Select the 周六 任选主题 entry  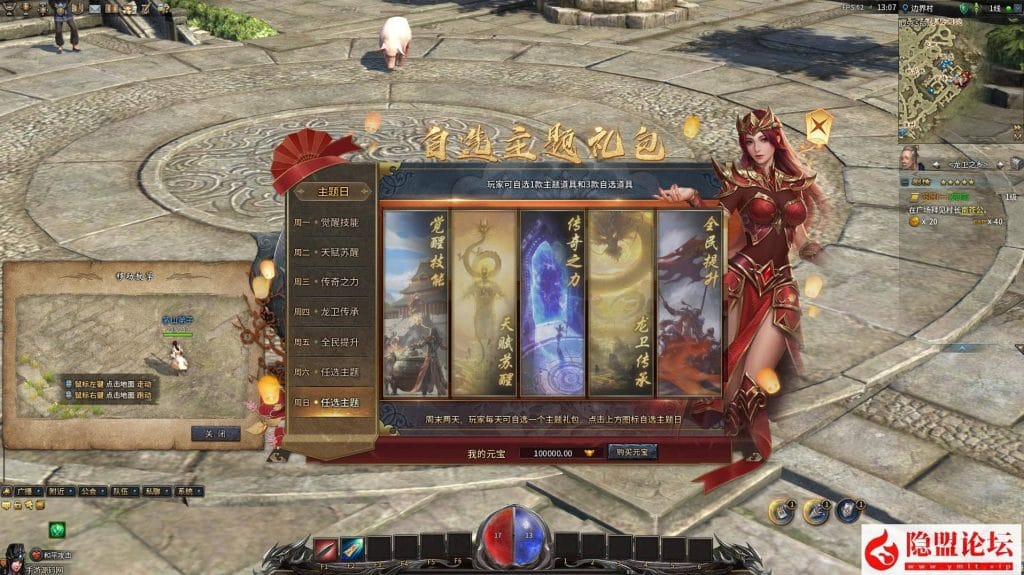326,372
